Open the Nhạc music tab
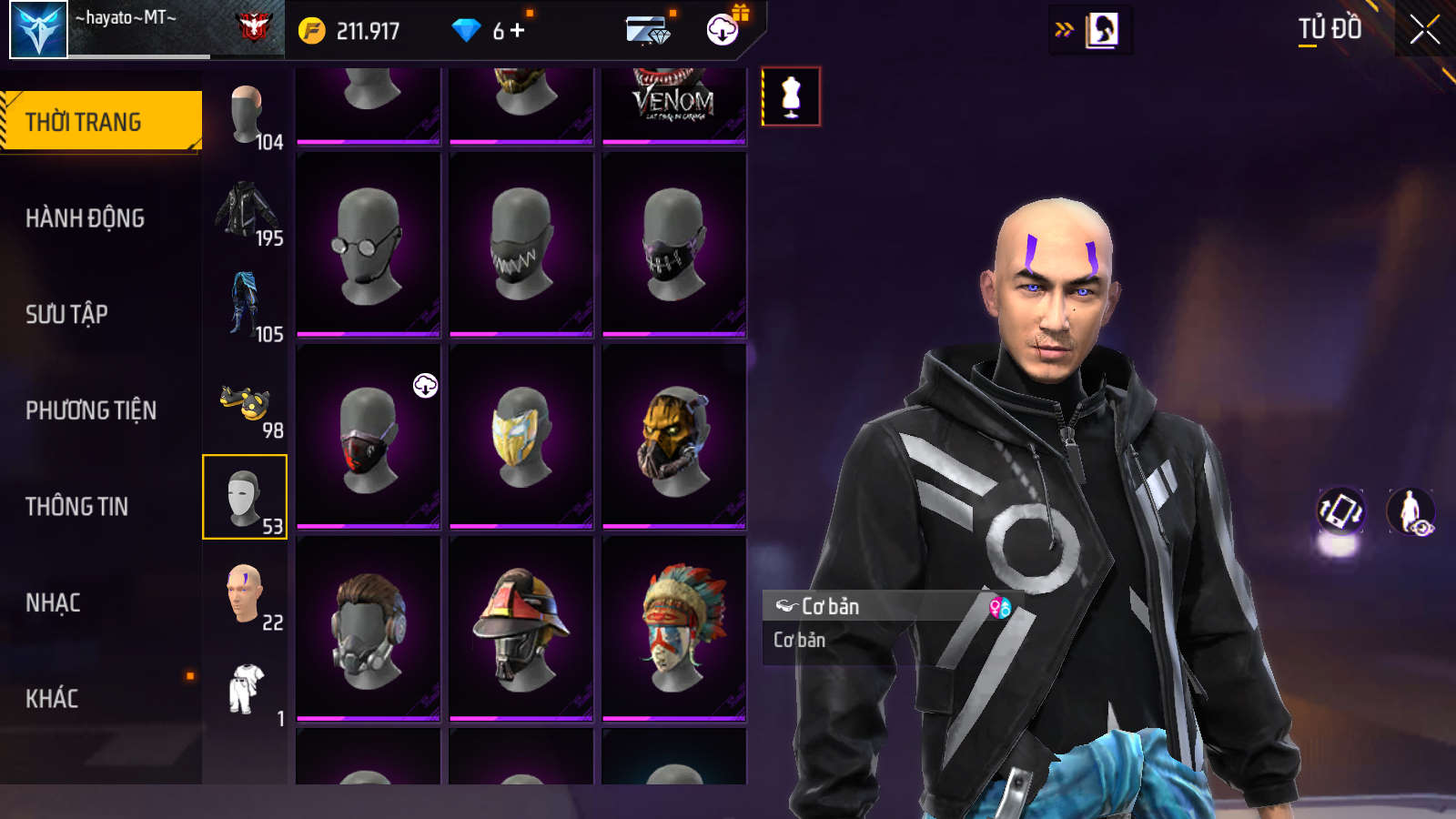This screenshot has width=1456, height=819. tap(53, 602)
